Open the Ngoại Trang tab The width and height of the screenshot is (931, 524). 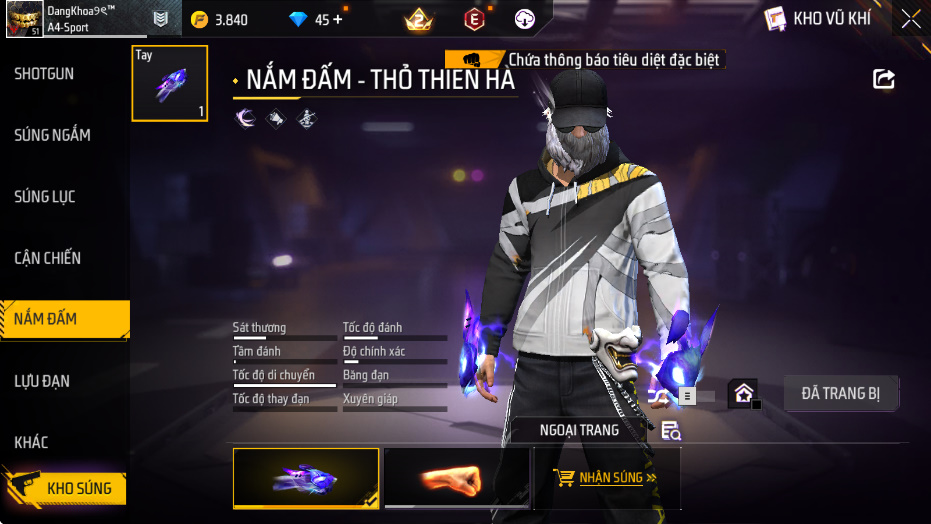pos(579,430)
